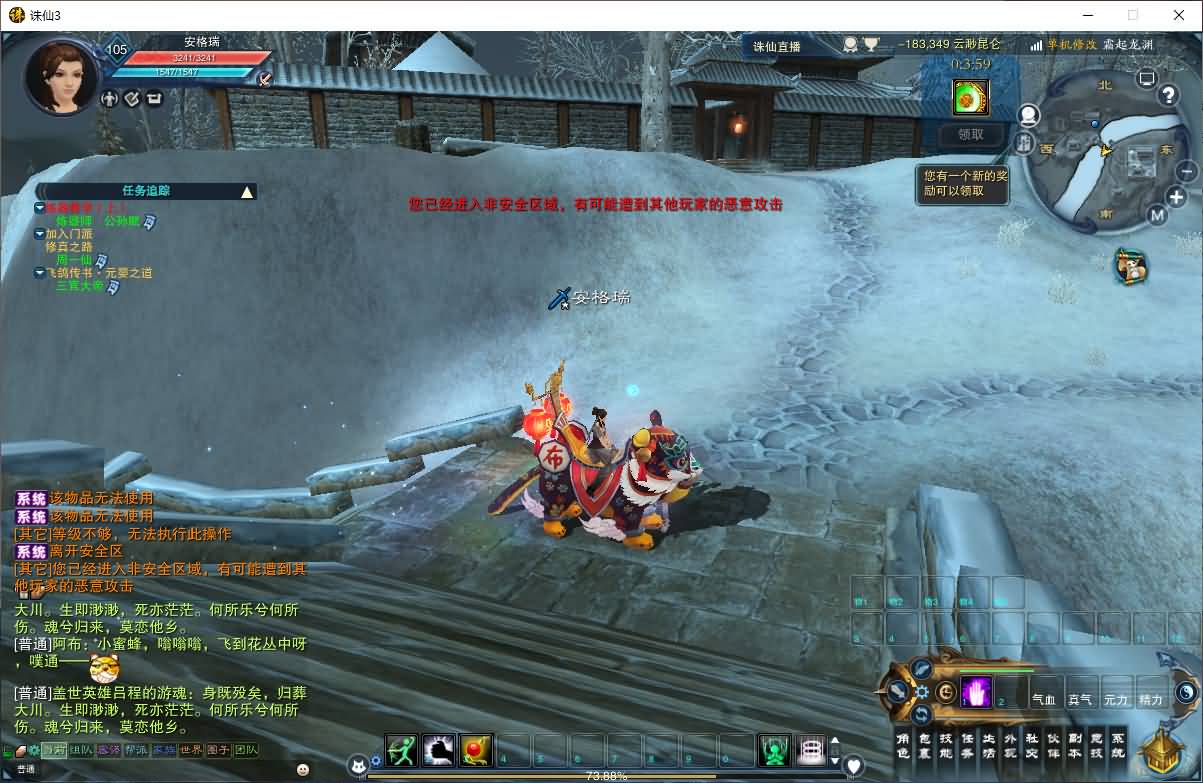The width and height of the screenshot is (1203, 783).
Task: Open the 任务 quest menu
Action: [967, 746]
